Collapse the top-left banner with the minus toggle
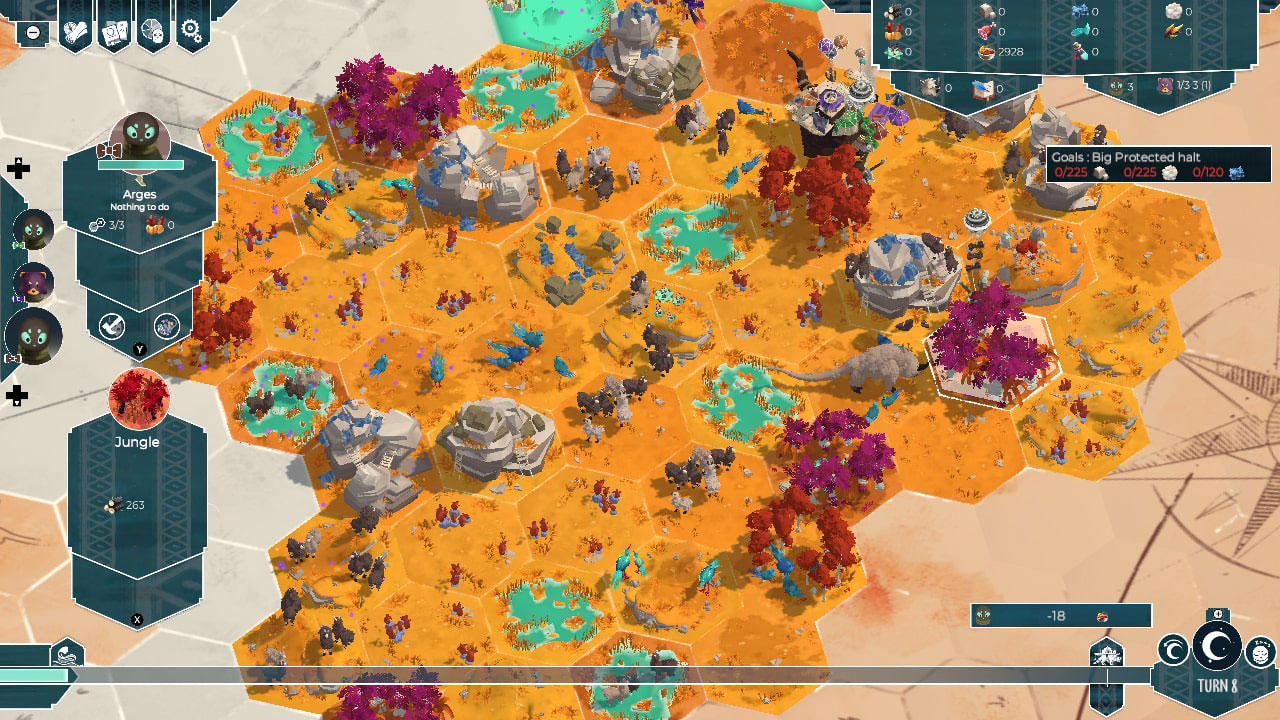The image size is (1280, 720). 32,32
